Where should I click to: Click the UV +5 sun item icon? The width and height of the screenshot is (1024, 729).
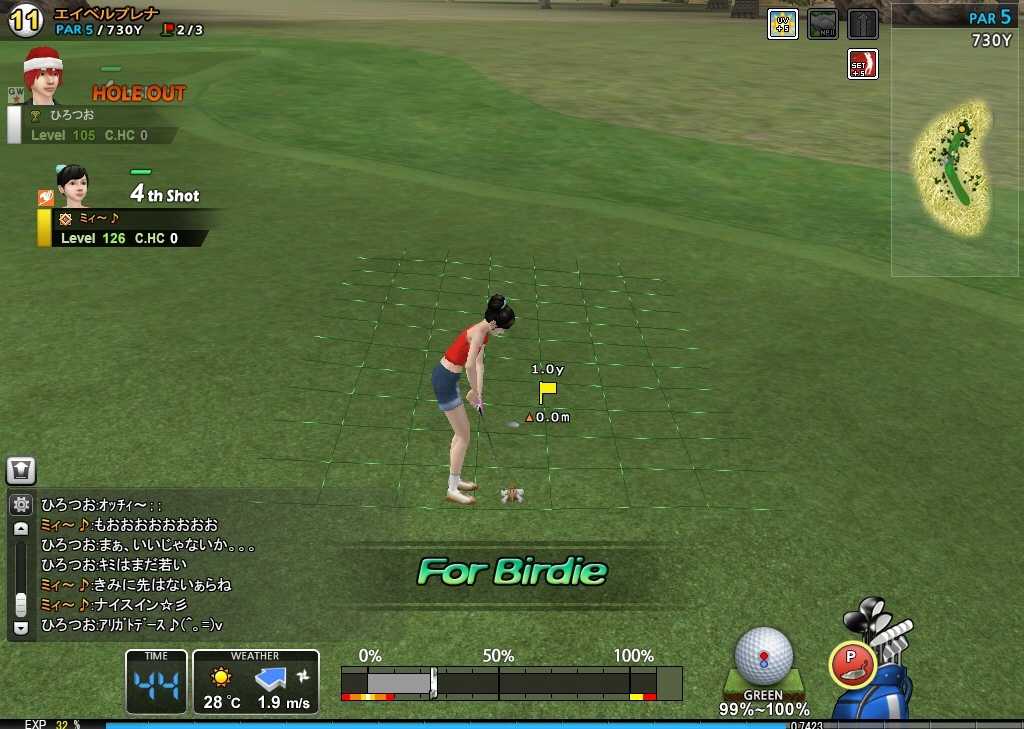pyautogui.click(x=782, y=24)
